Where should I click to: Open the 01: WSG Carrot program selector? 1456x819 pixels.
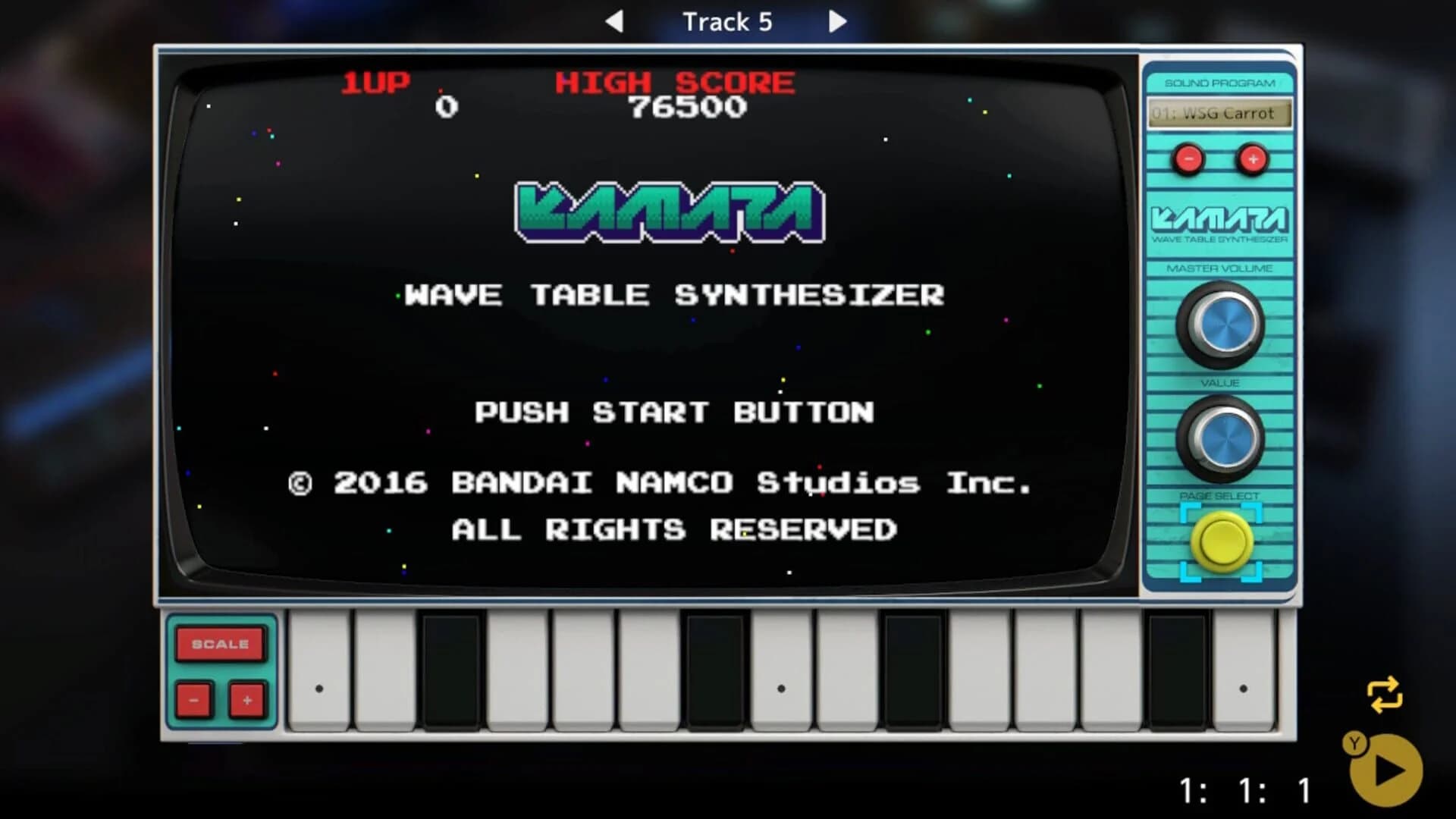(1217, 114)
